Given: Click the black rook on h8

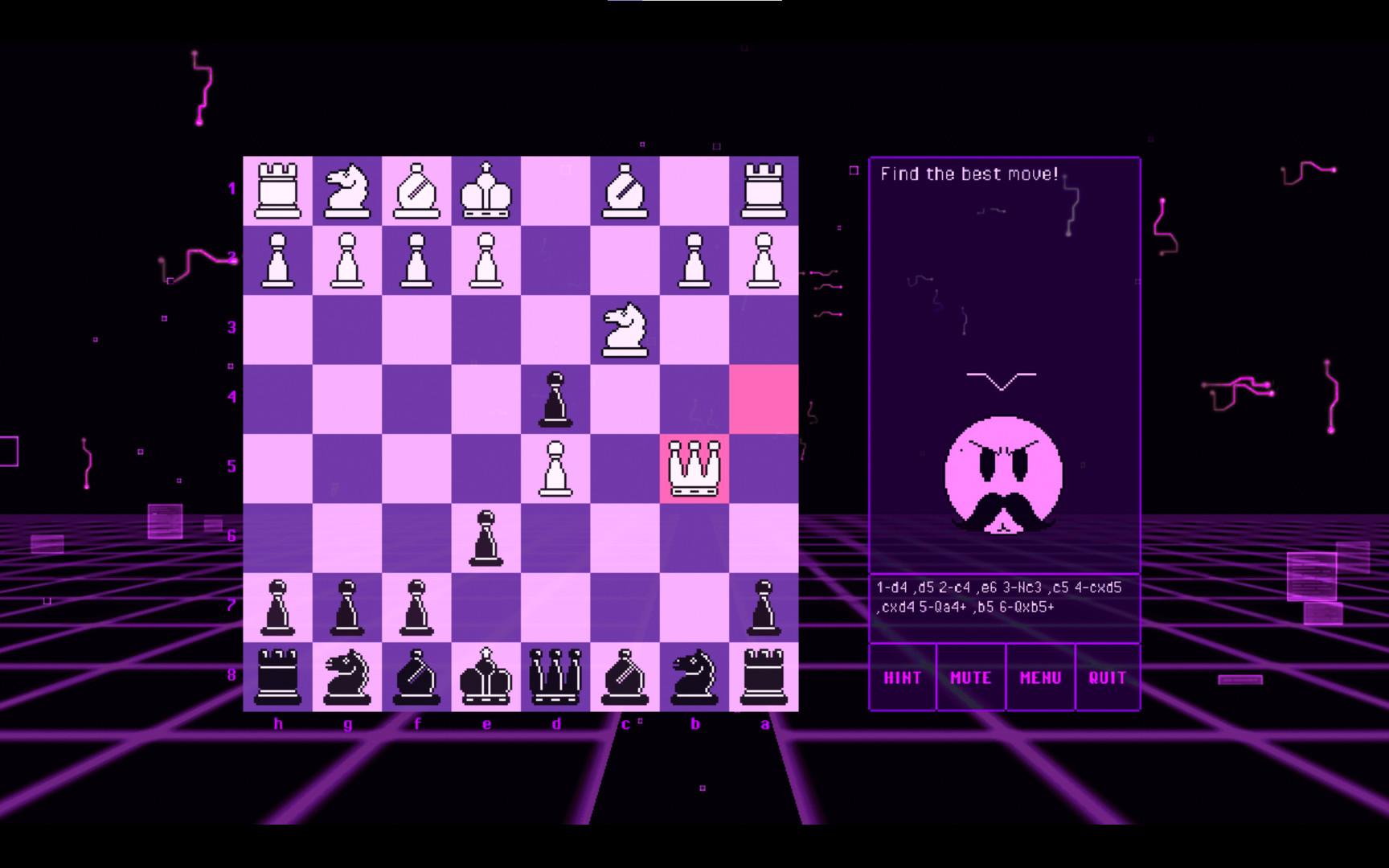Looking at the screenshot, I should [278, 677].
